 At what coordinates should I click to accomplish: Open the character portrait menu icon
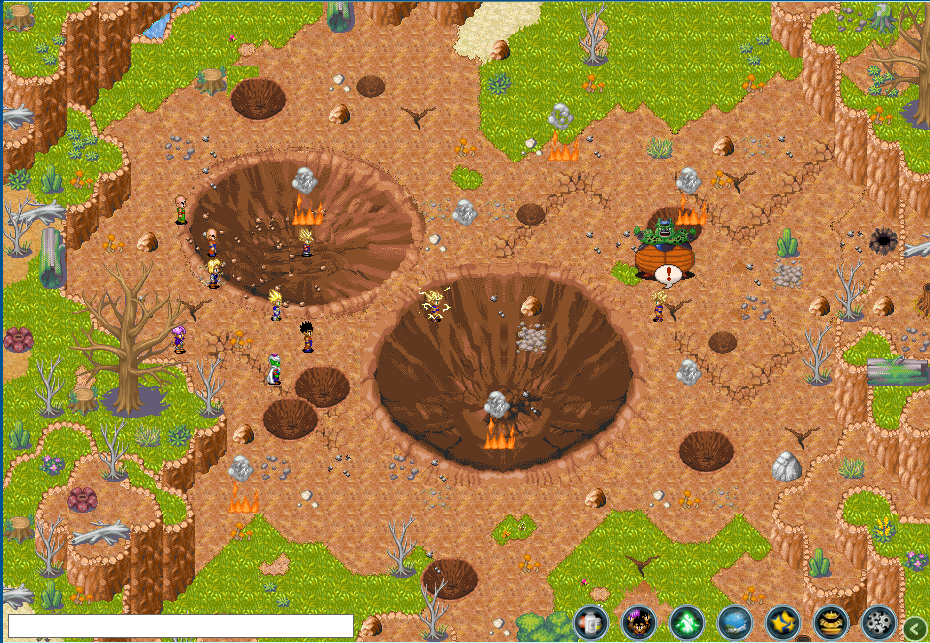[x=639, y=624]
